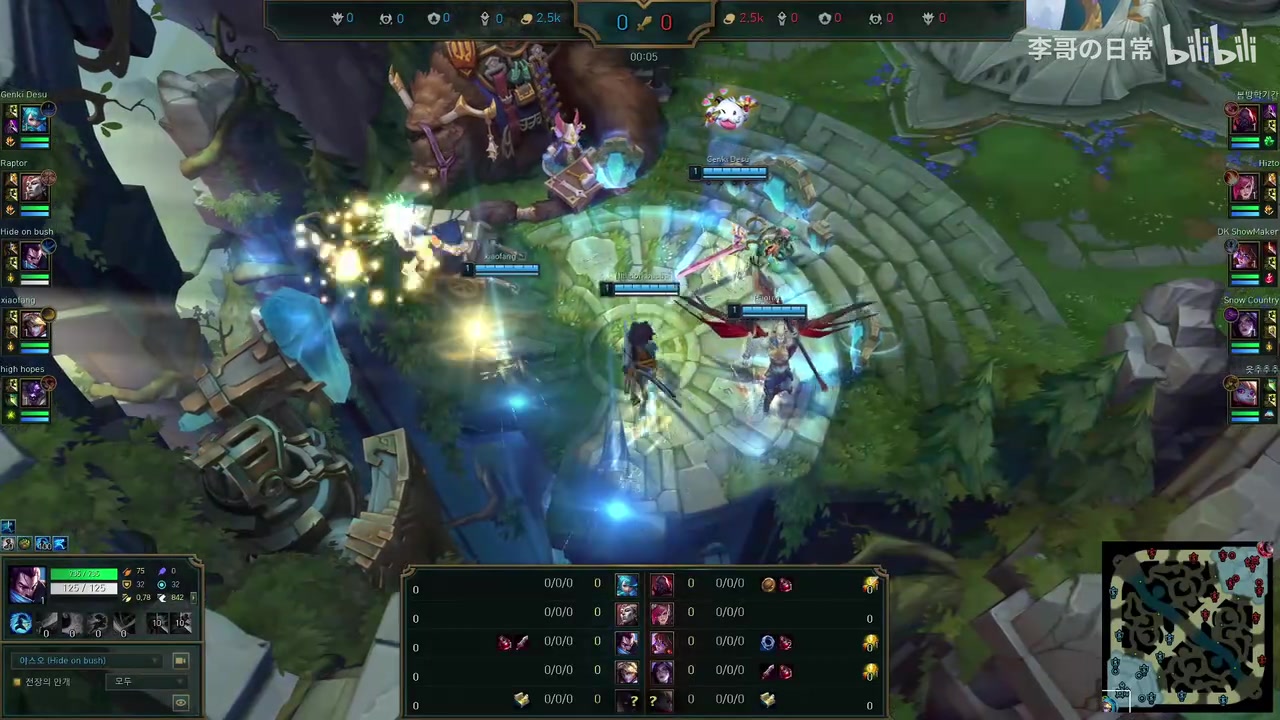Screen dimensions: 1280x720
Task: Click the blue champion in the scoreboard's top row
Action: coord(627,584)
